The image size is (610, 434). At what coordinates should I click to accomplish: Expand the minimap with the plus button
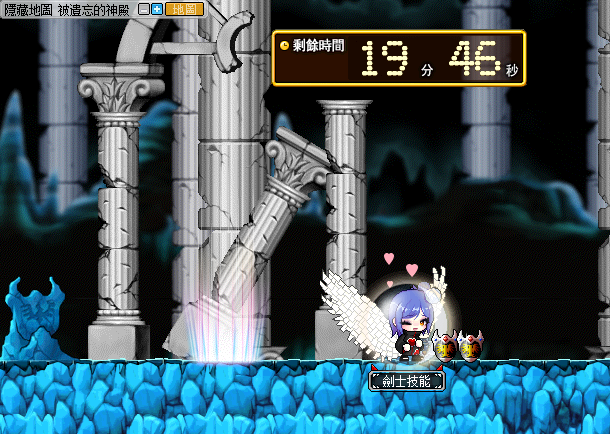(x=157, y=9)
